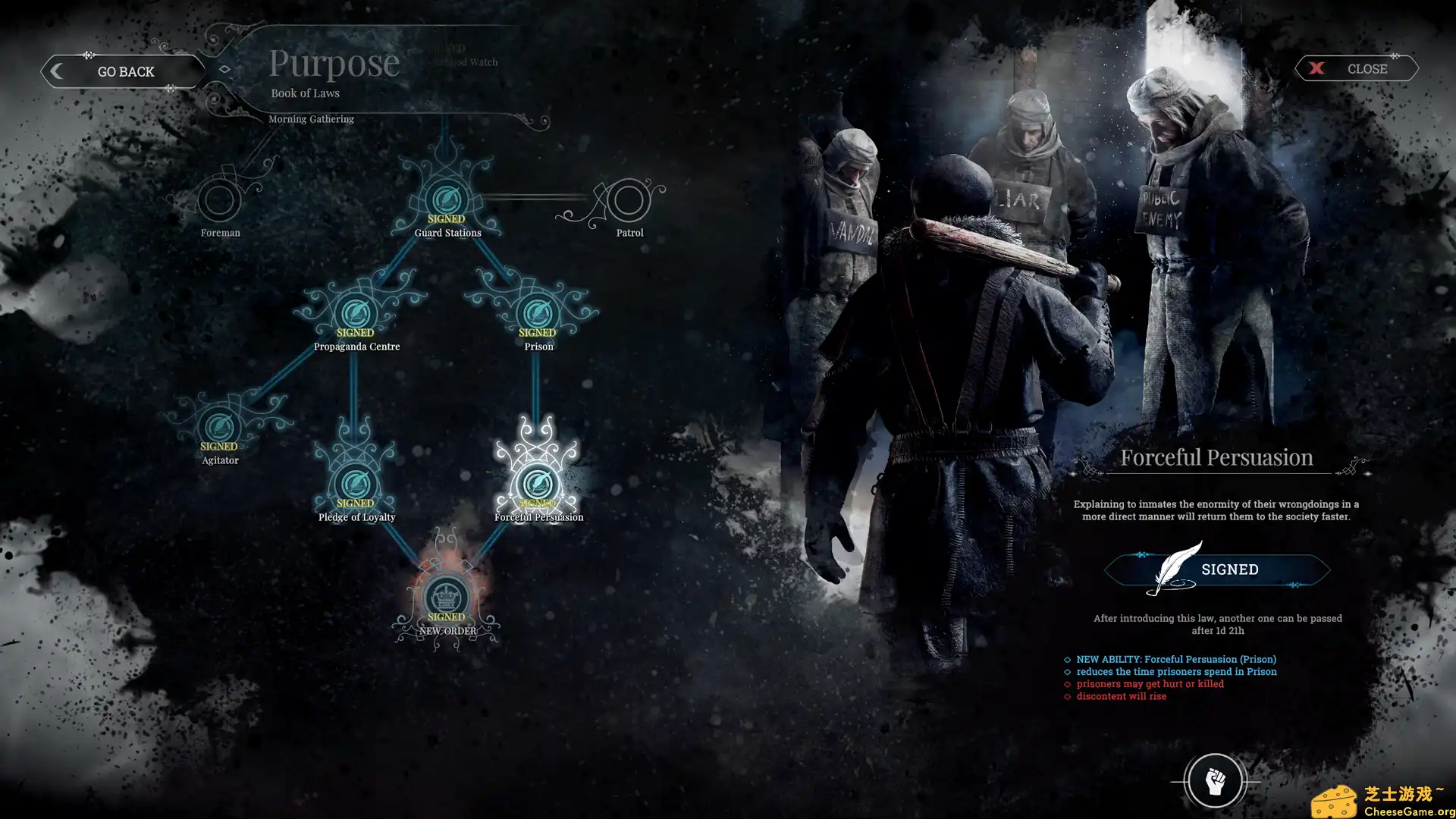Click the NEW ABILITY: Forceful Persuasion link
The image size is (1456, 819).
1175,659
